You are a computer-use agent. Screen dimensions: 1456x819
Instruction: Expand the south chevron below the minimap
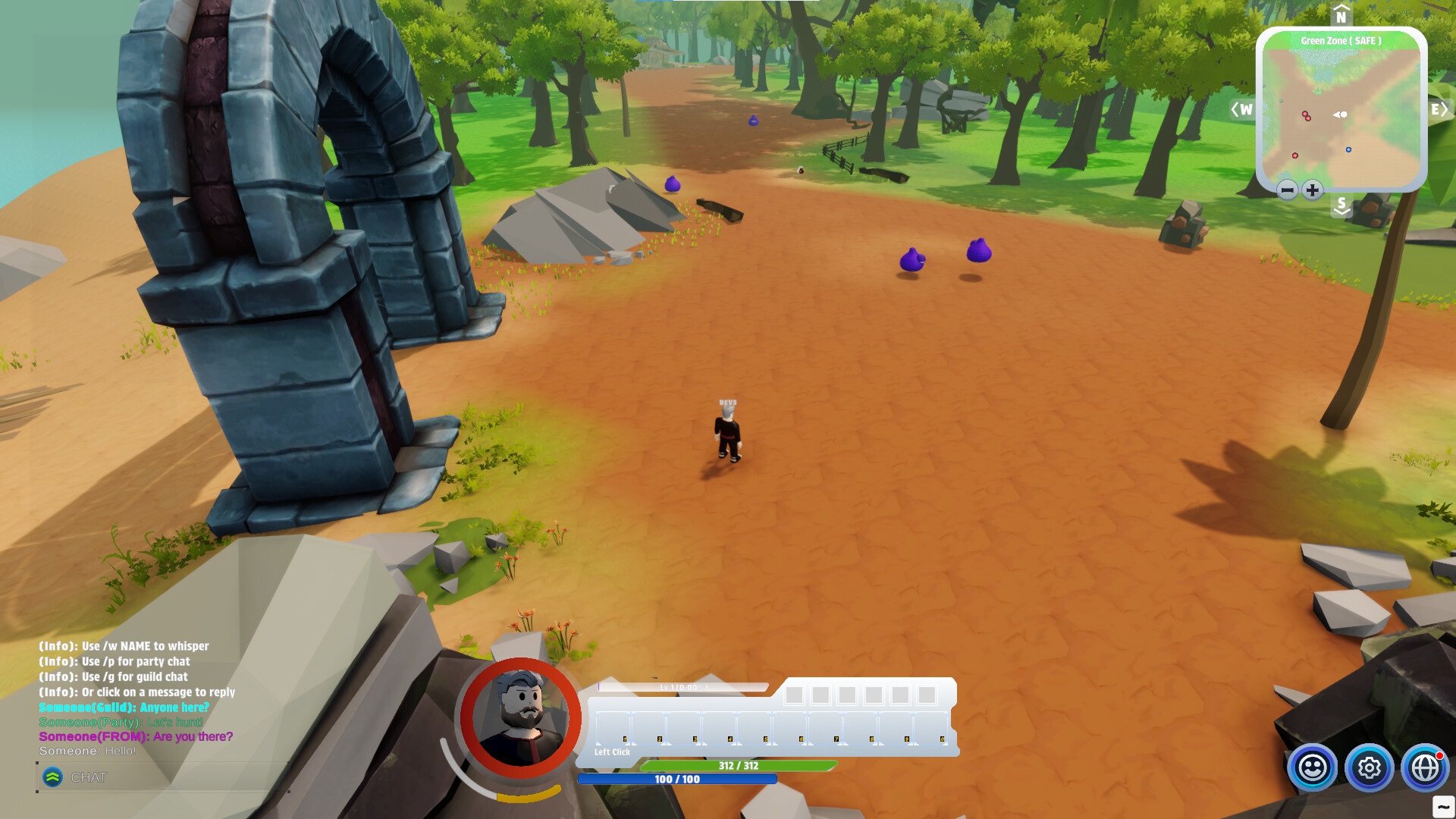pyautogui.click(x=1341, y=206)
